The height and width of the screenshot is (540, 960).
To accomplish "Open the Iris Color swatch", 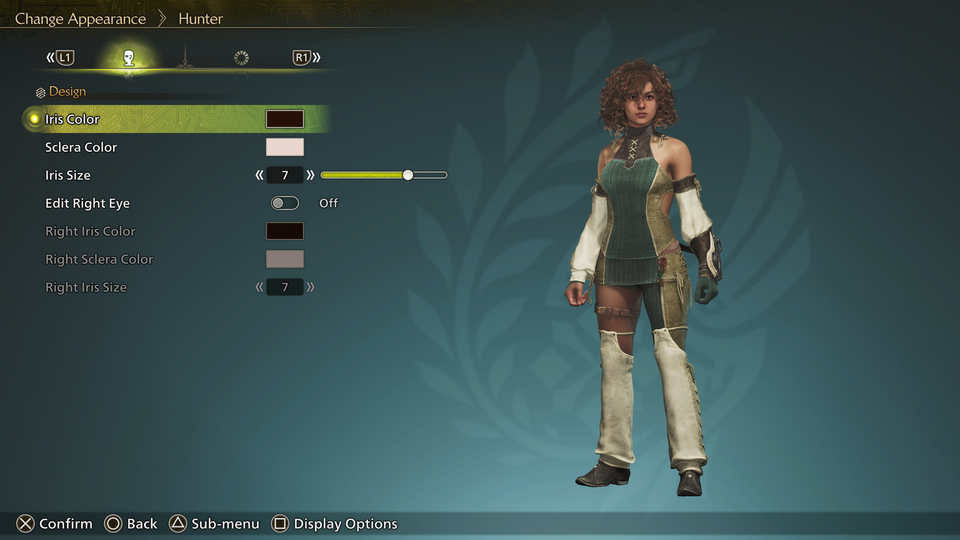I will (284, 119).
